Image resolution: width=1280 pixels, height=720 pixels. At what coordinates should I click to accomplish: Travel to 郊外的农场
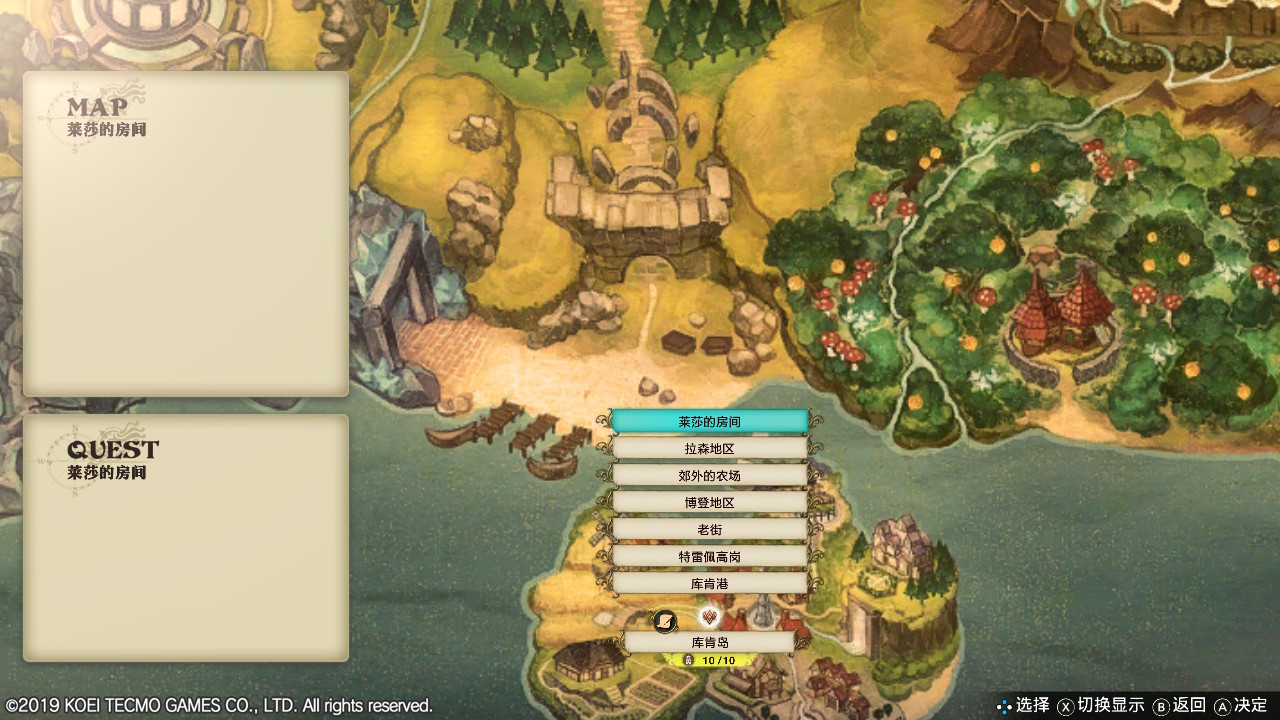[x=709, y=476]
